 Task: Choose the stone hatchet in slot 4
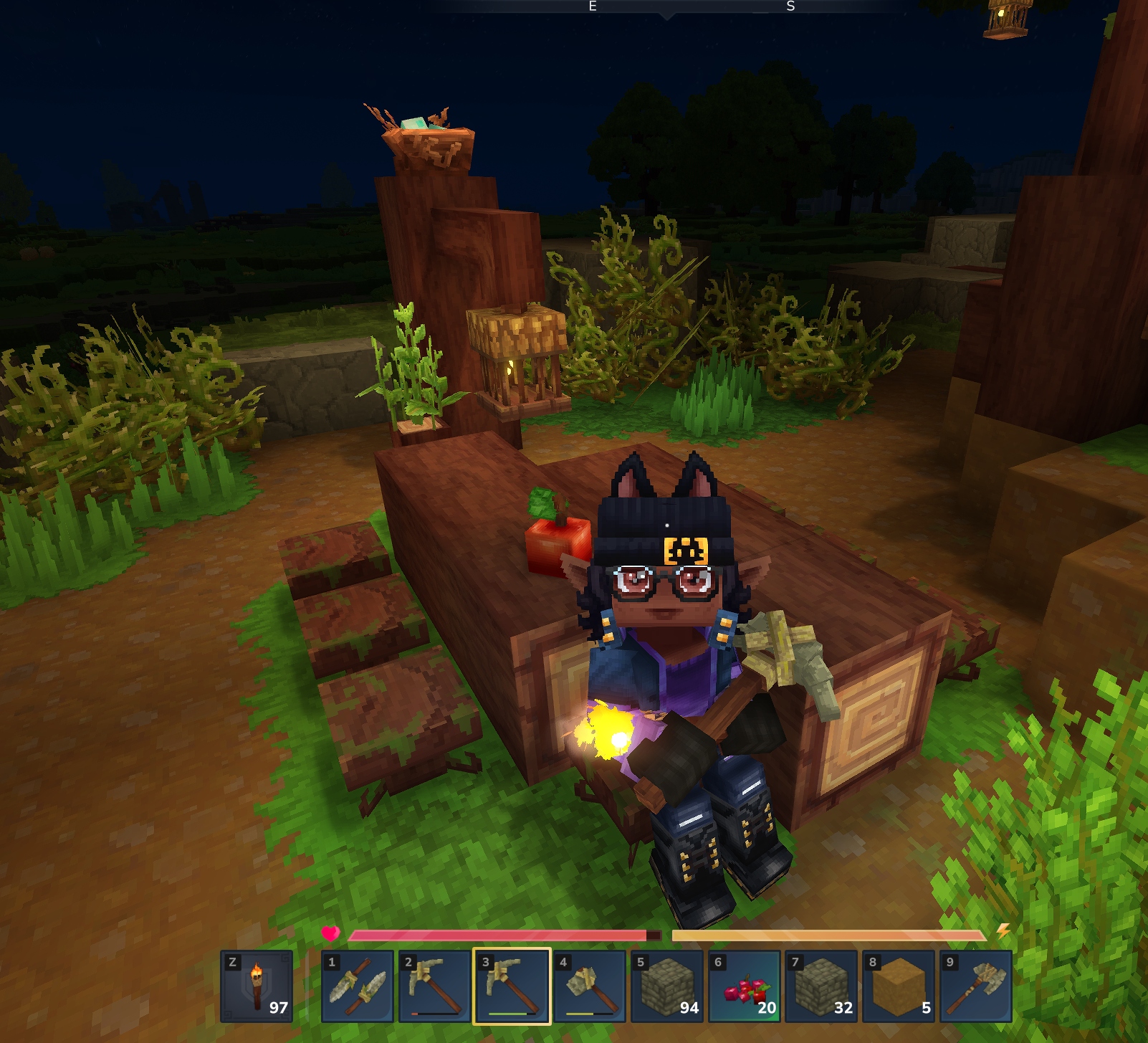(589, 986)
